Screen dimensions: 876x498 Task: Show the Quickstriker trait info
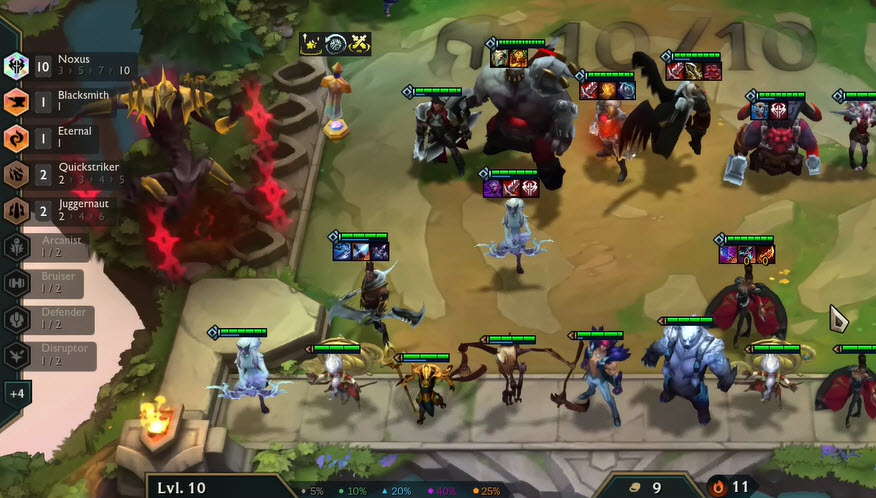60,174
